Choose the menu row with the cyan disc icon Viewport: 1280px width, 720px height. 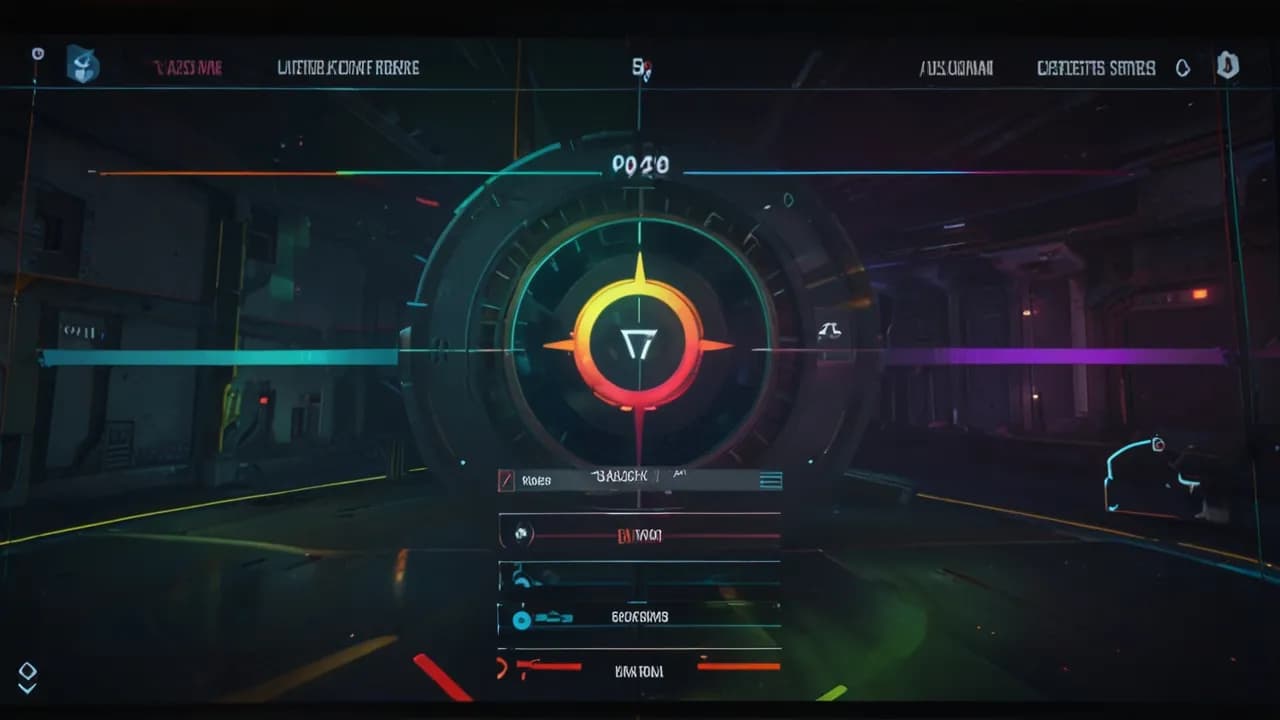(x=640, y=617)
